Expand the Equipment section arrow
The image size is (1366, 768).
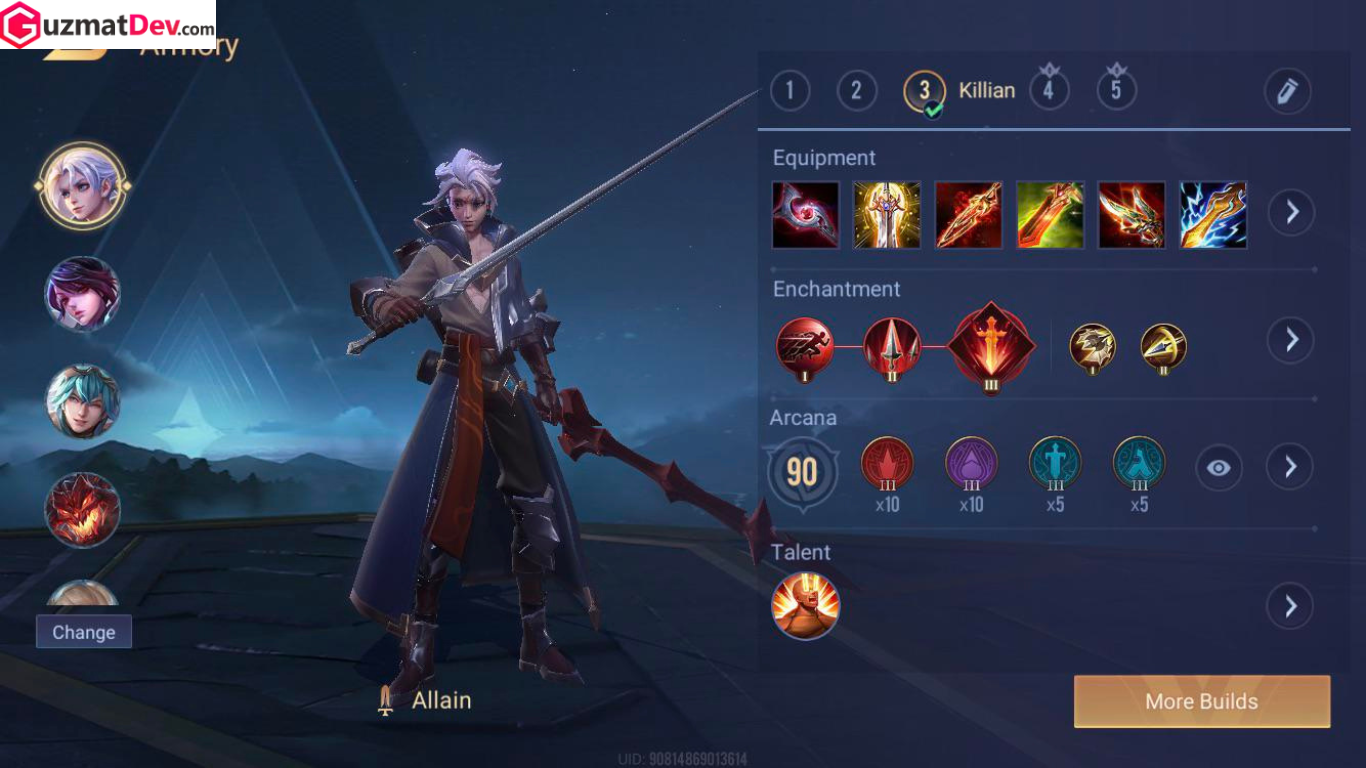pyautogui.click(x=1291, y=212)
